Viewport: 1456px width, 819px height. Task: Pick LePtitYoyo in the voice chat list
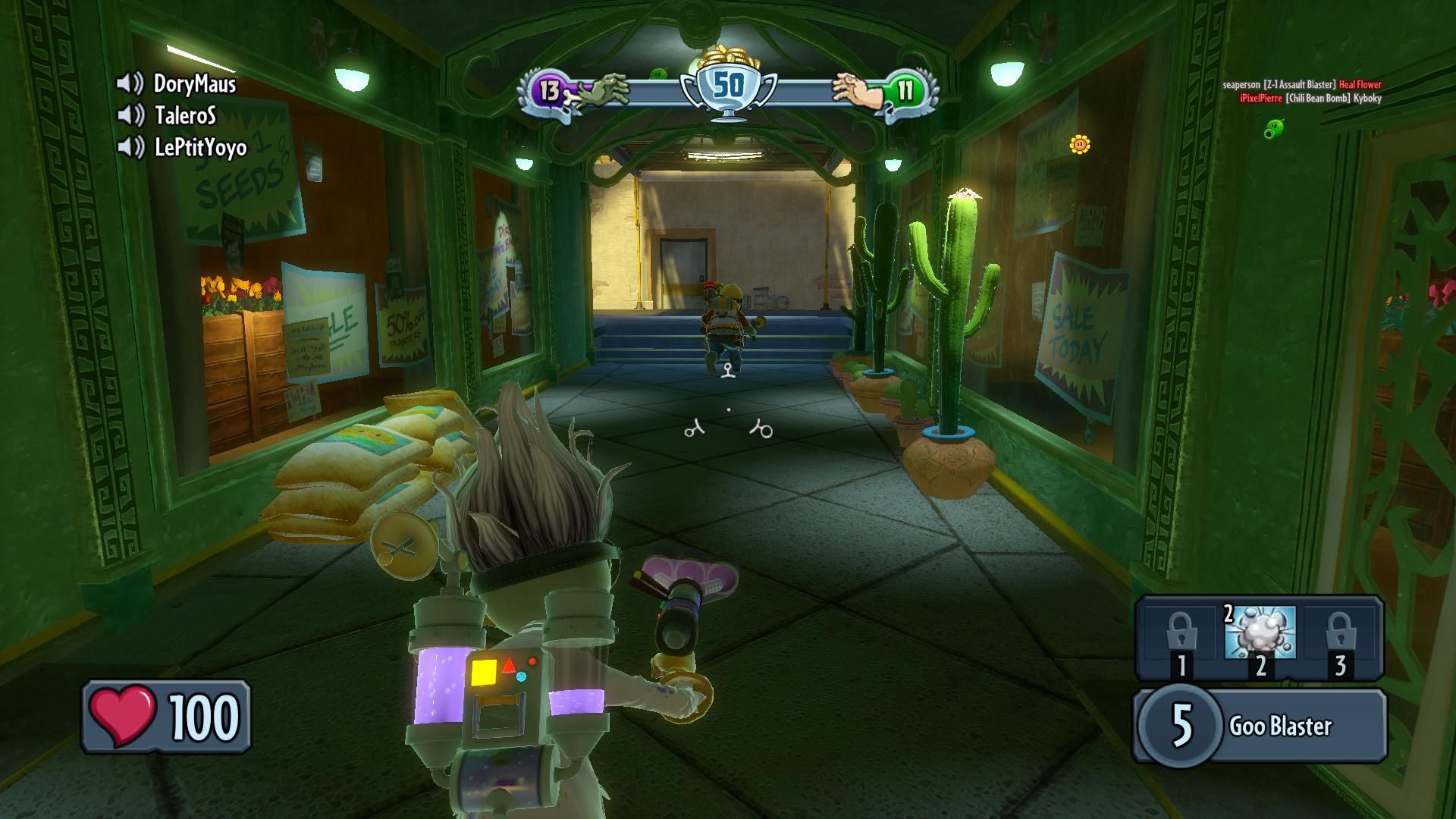tap(200, 147)
